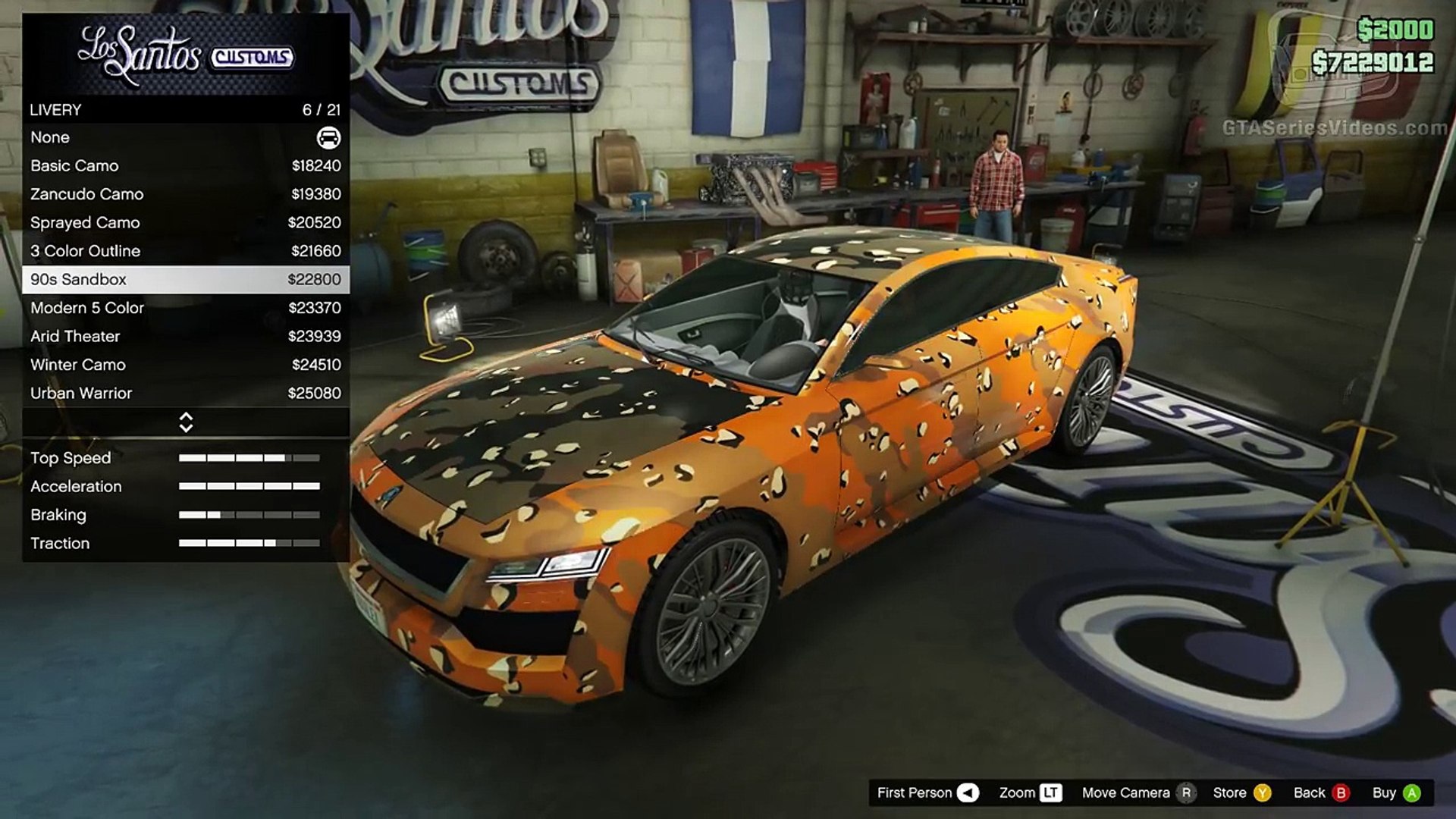Click the highlighted 90s Sandbox row
Image resolution: width=1456 pixels, height=819 pixels.
click(185, 280)
